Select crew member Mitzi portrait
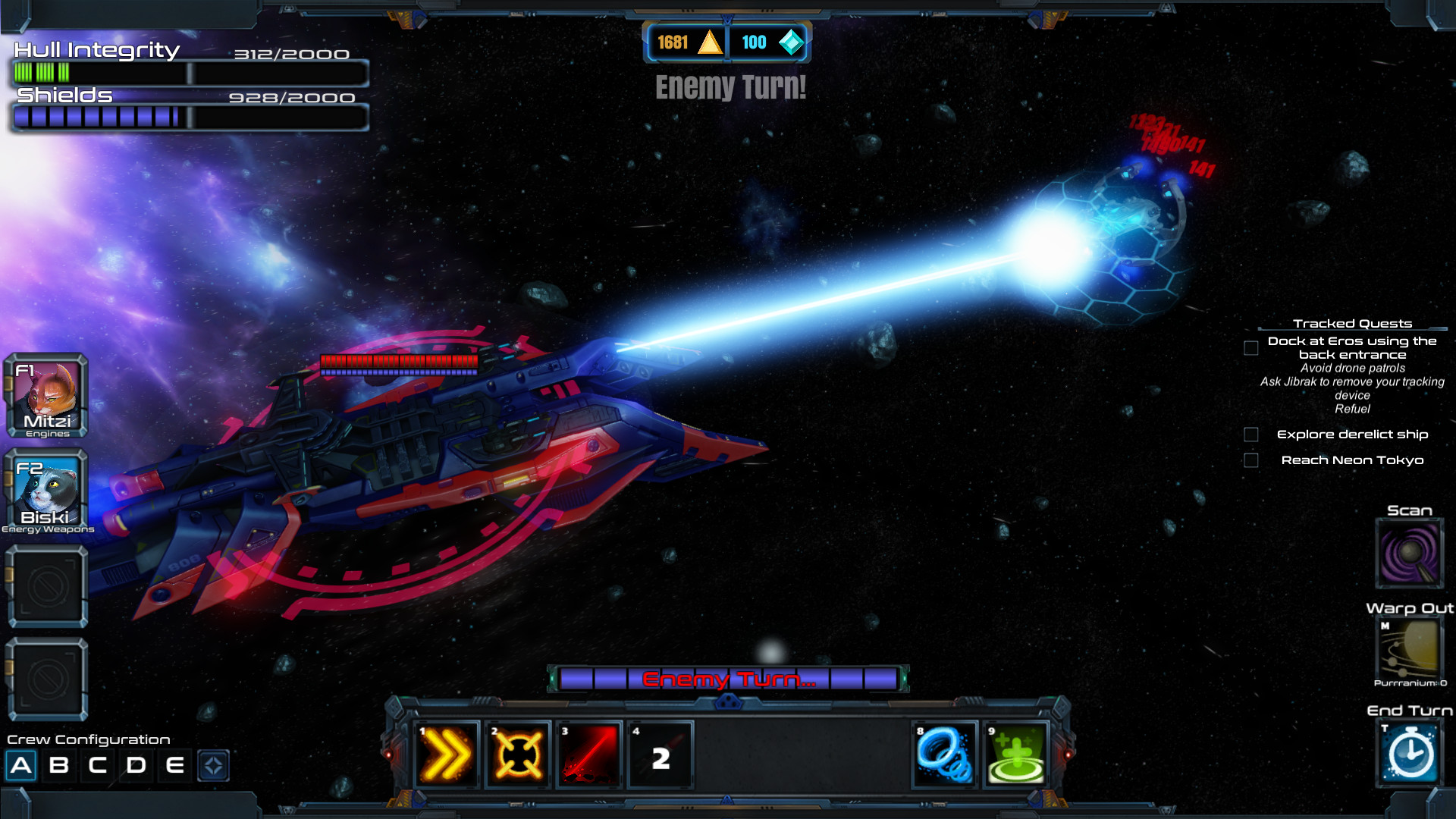 pyautogui.click(x=47, y=396)
